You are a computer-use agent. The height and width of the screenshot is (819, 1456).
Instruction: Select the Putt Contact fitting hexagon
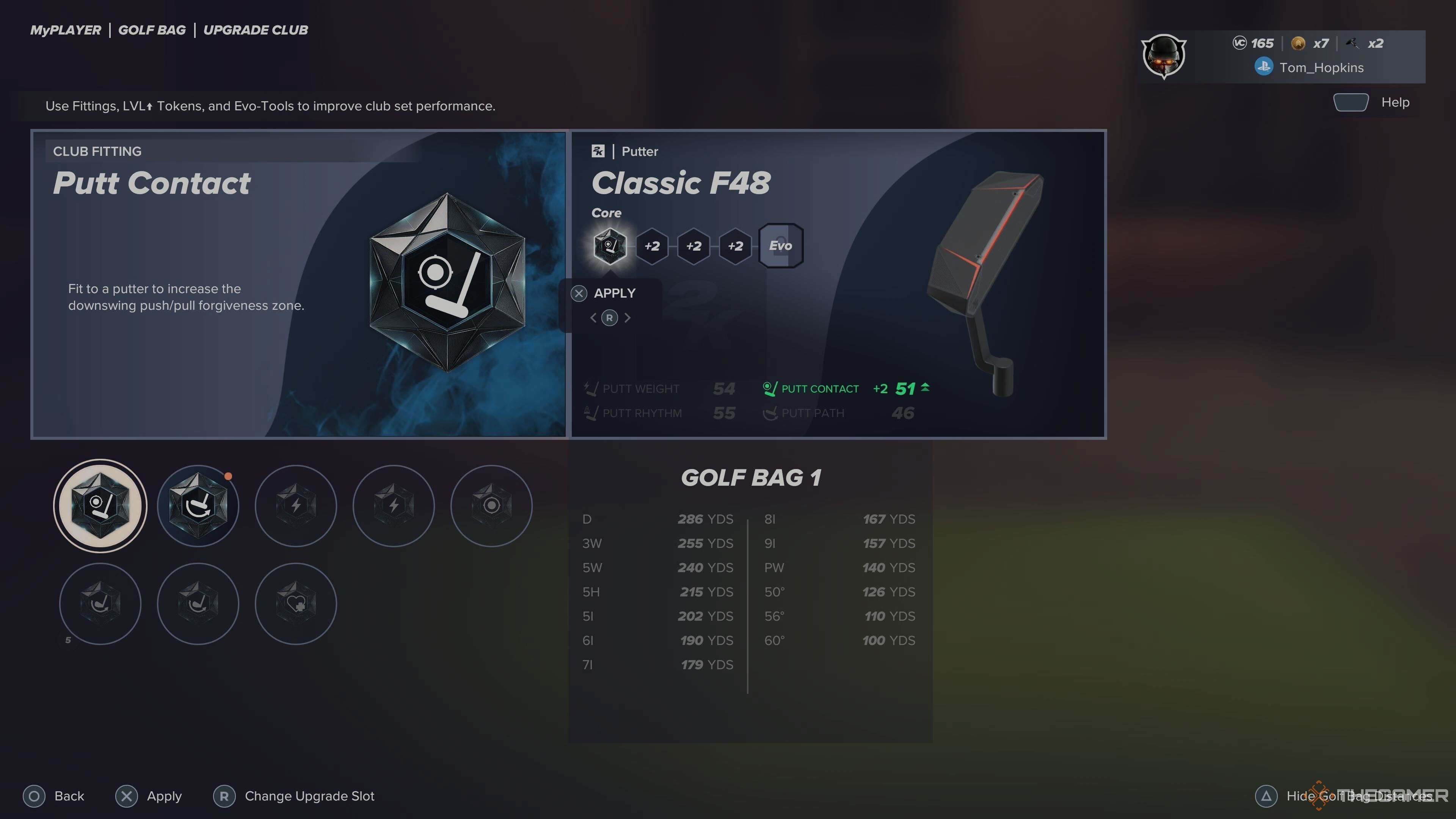(x=99, y=506)
